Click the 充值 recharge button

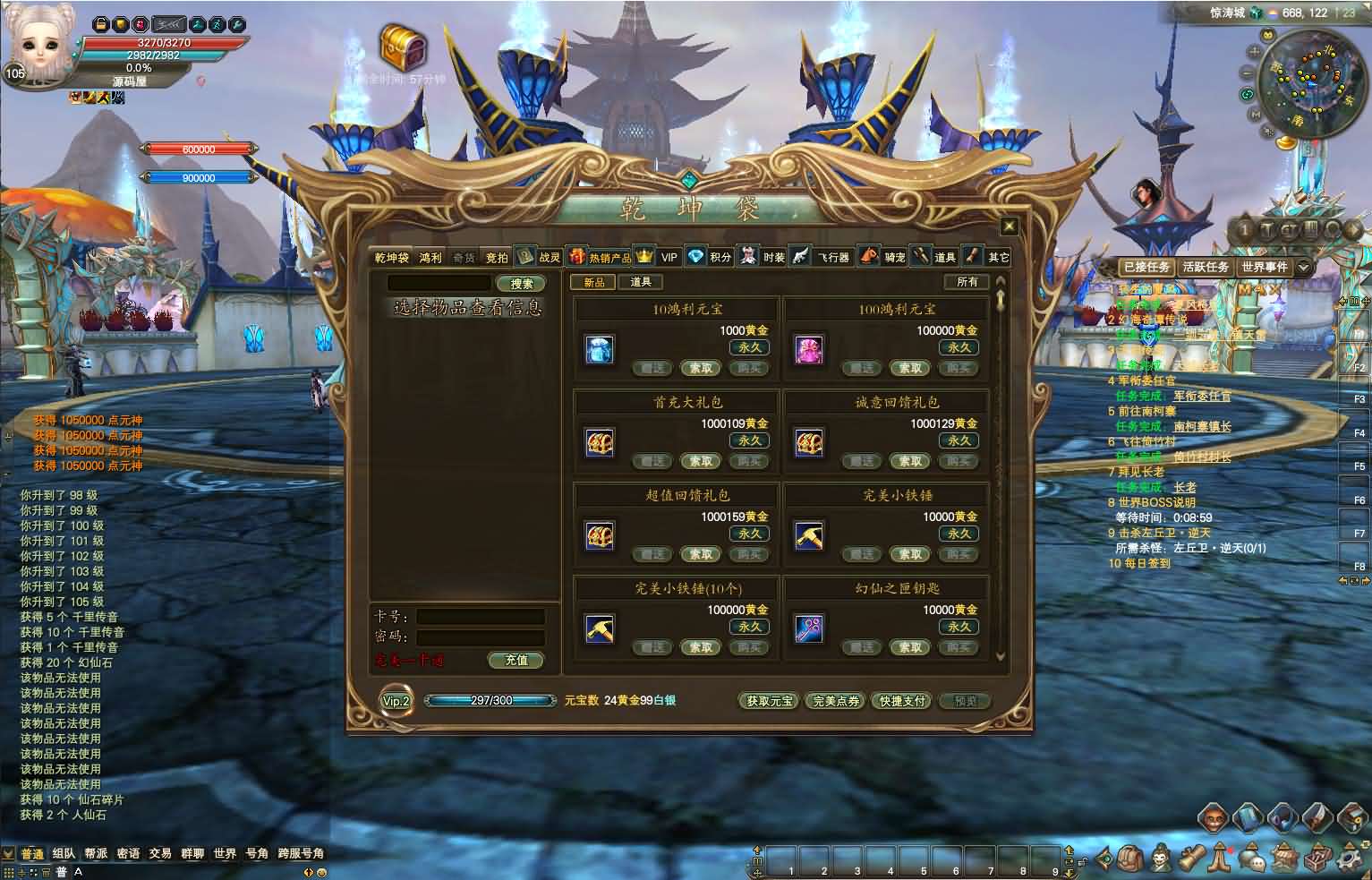click(x=516, y=661)
